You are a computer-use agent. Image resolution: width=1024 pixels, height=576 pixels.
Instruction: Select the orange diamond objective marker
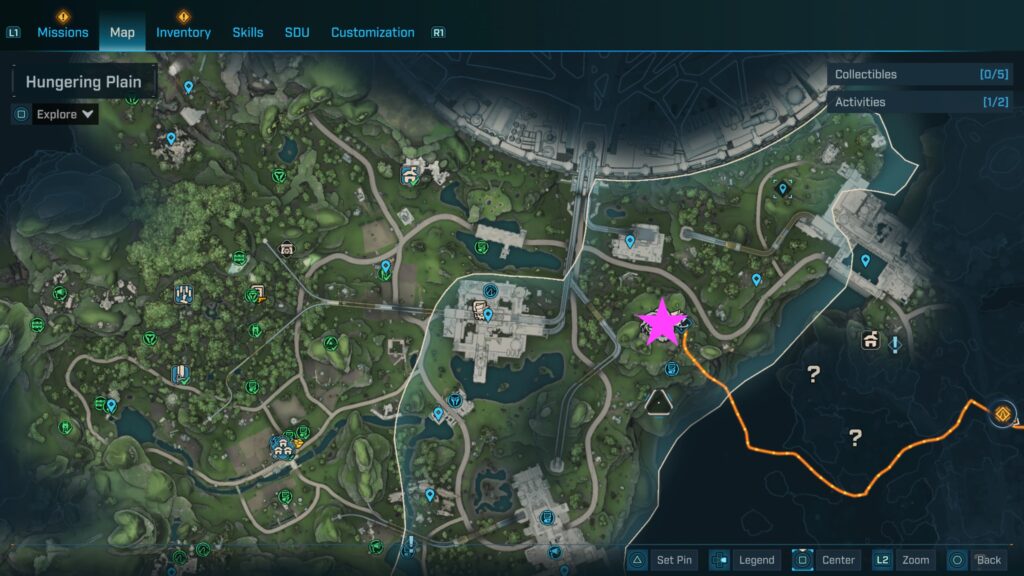point(1003,413)
